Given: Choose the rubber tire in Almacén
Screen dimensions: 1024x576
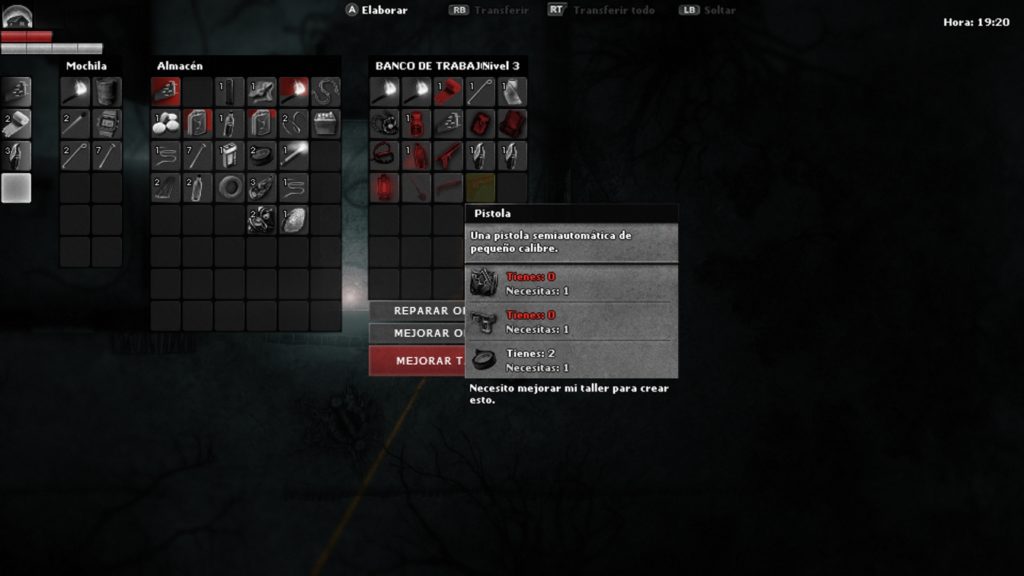Looking at the screenshot, I should pyautogui.click(x=229, y=188).
